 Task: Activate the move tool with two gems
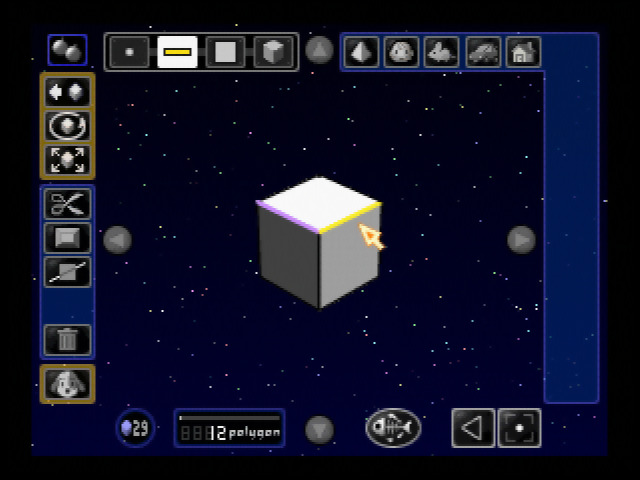pyautogui.click(x=67, y=92)
